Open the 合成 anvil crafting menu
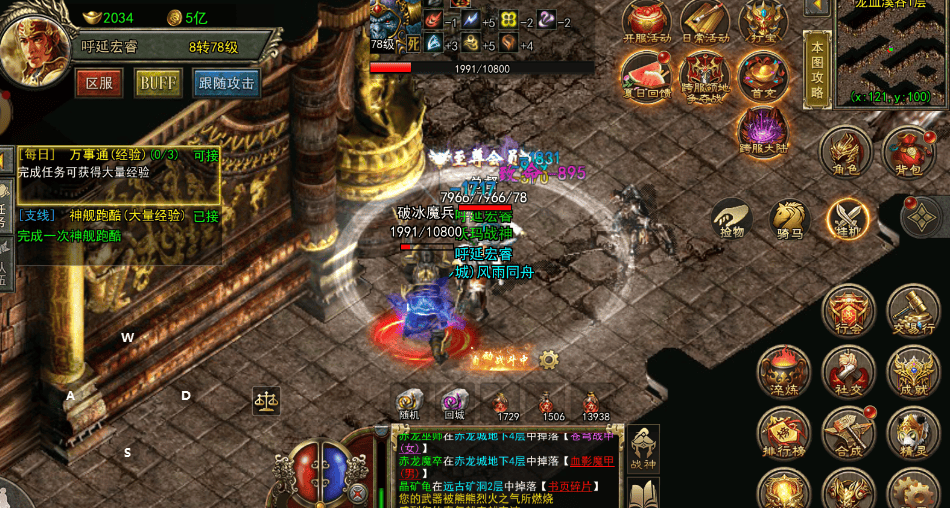The width and height of the screenshot is (950, 508). [847, 434]
